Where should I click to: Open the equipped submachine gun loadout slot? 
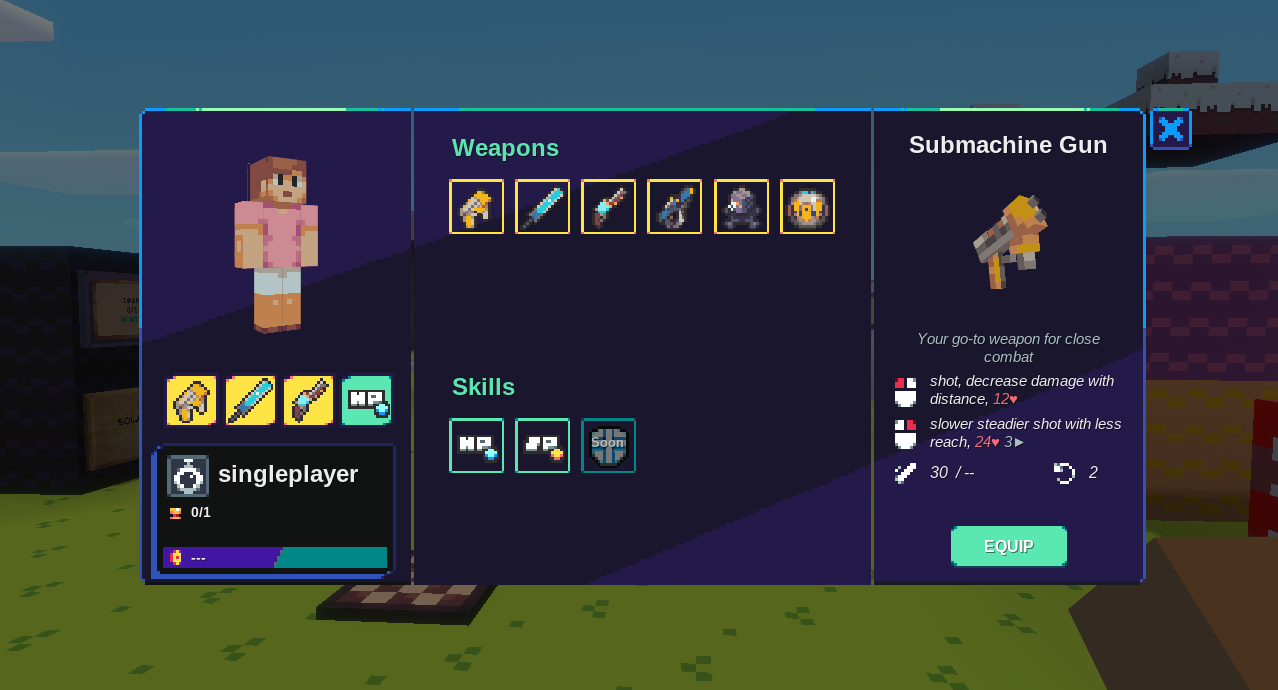click(191, 401)
